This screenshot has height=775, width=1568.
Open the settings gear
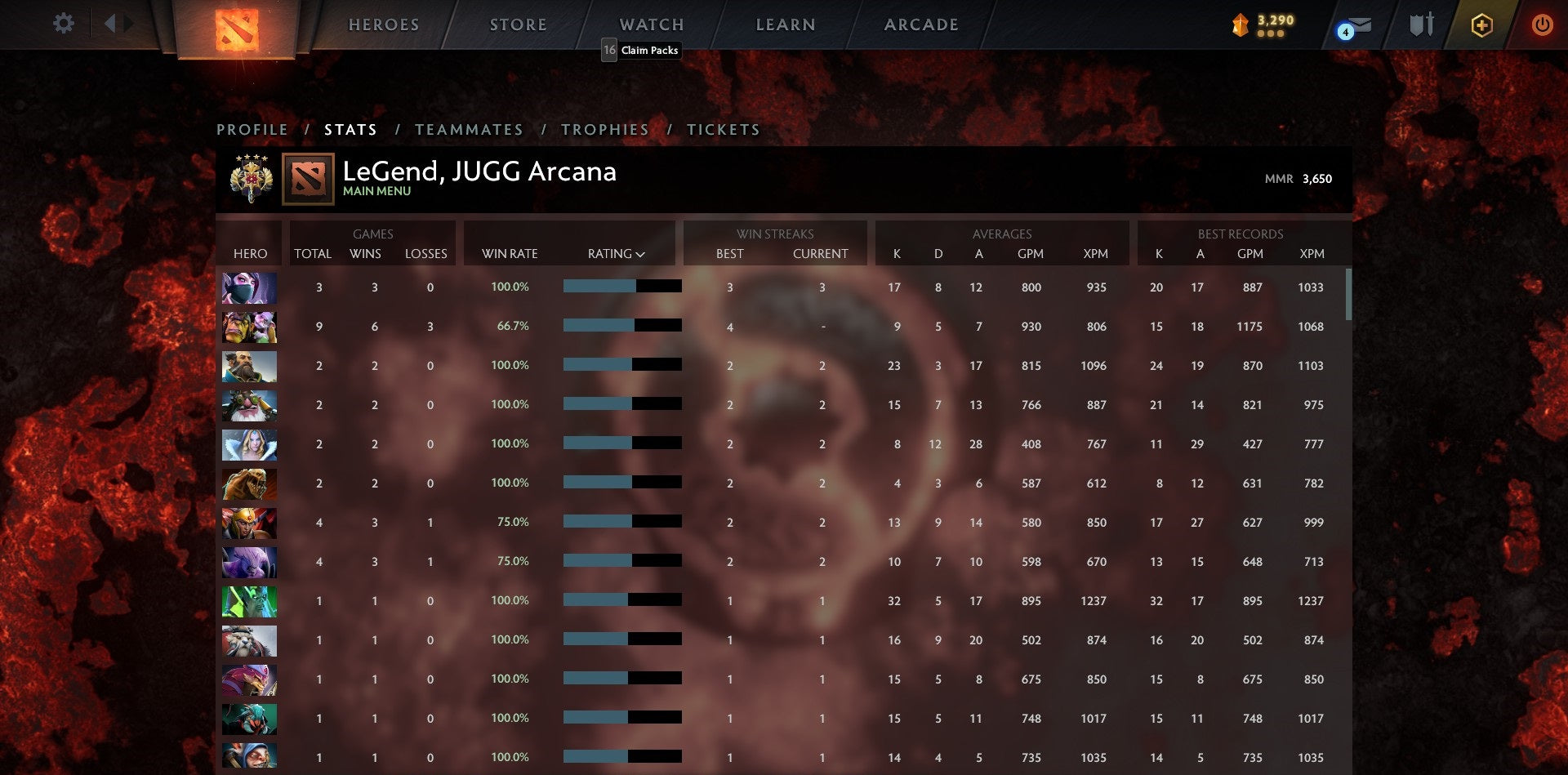(63, 24)
